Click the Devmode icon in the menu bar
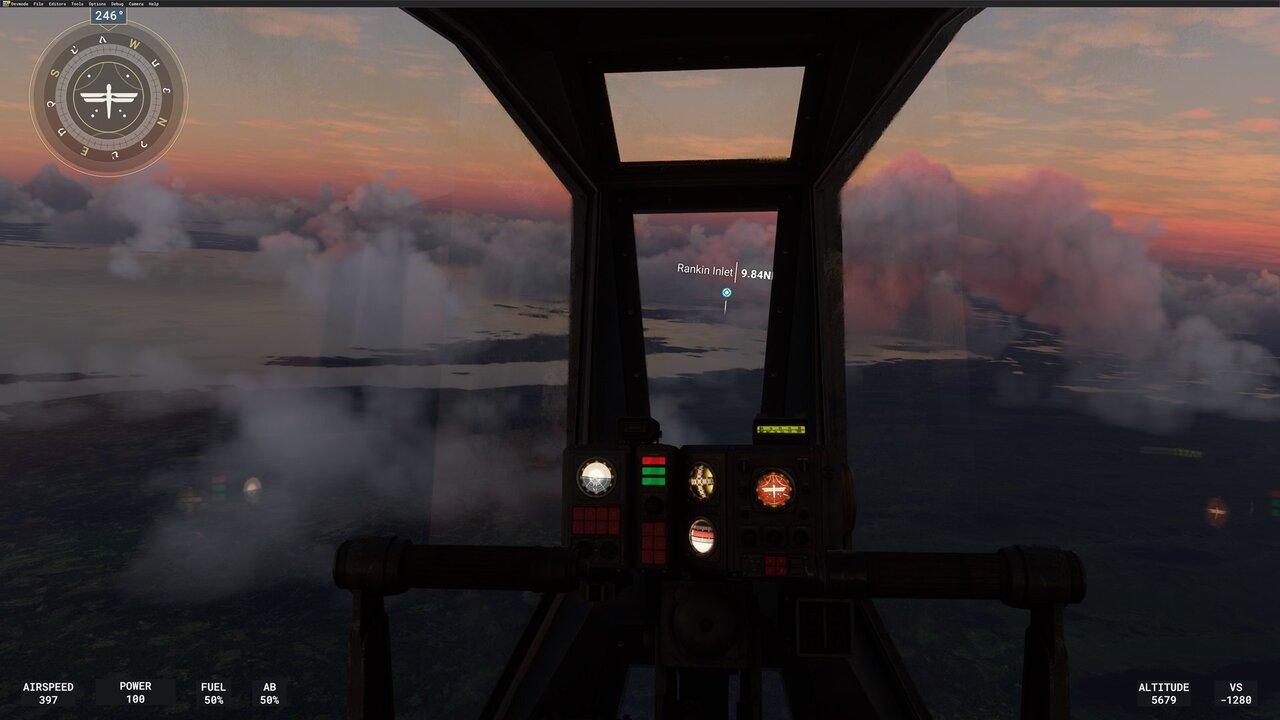 [x=6, y=3]
